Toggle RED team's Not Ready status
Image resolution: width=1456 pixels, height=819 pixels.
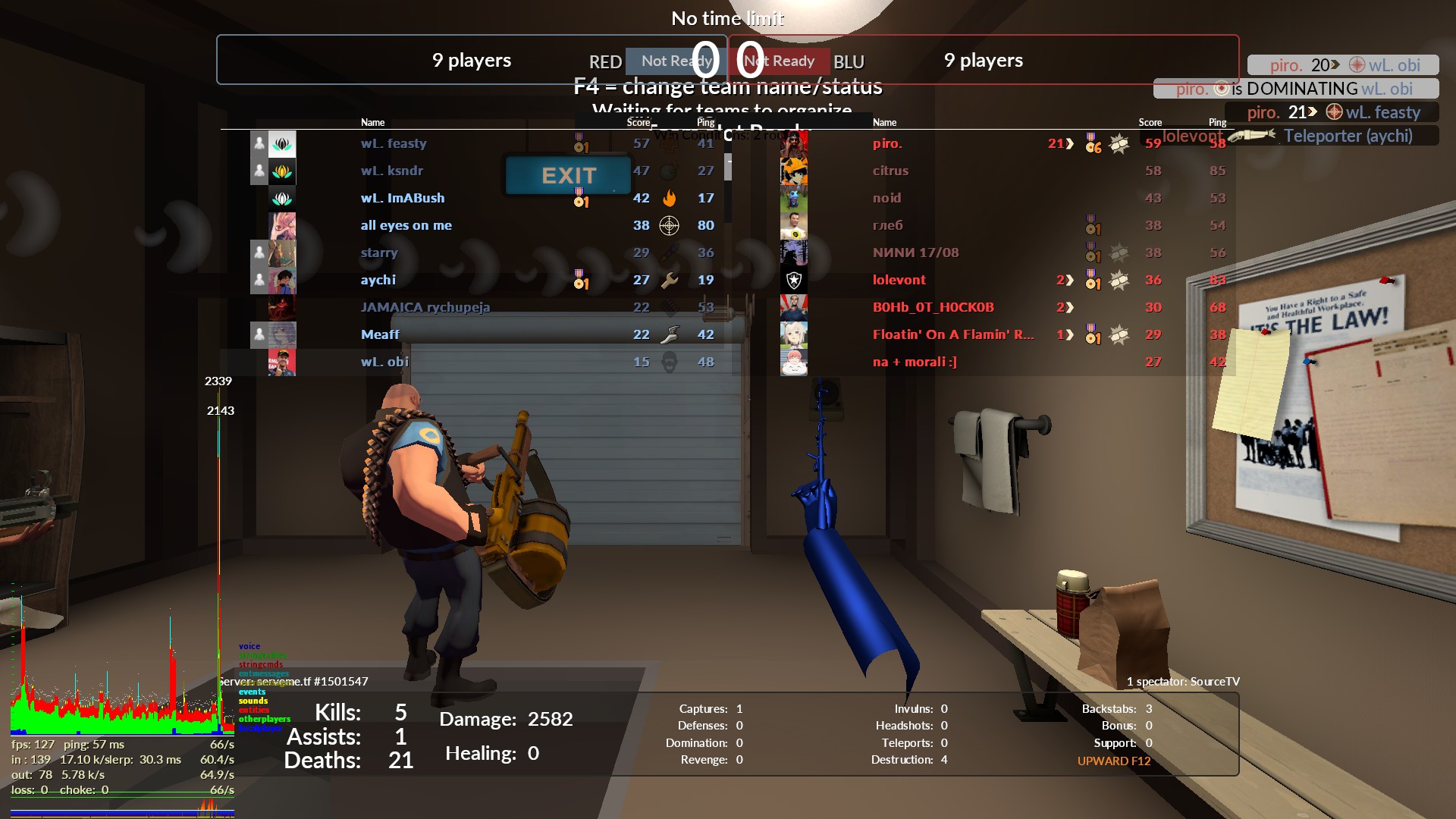coord(674,61)
